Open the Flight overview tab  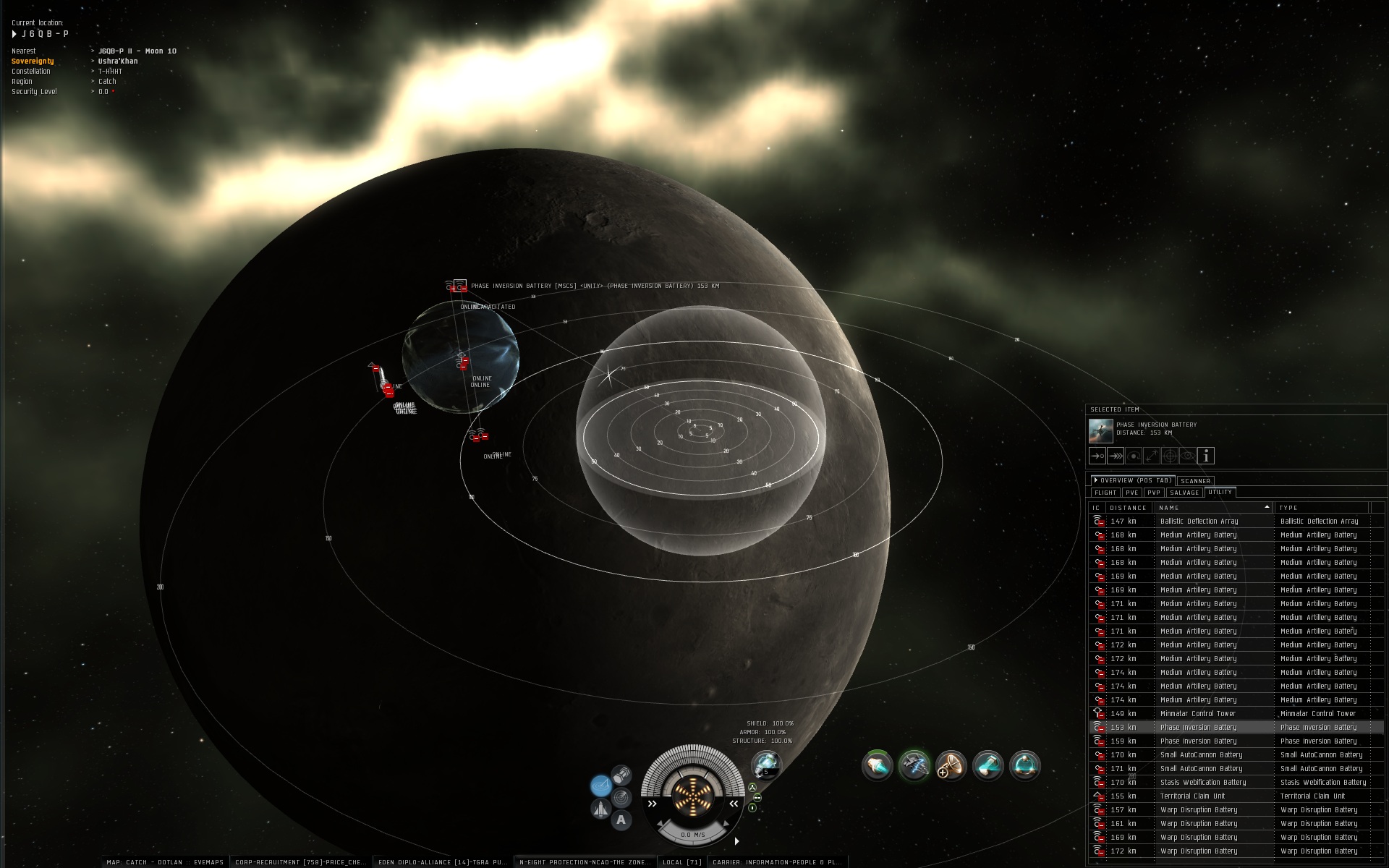click(x=1105, y=493)
